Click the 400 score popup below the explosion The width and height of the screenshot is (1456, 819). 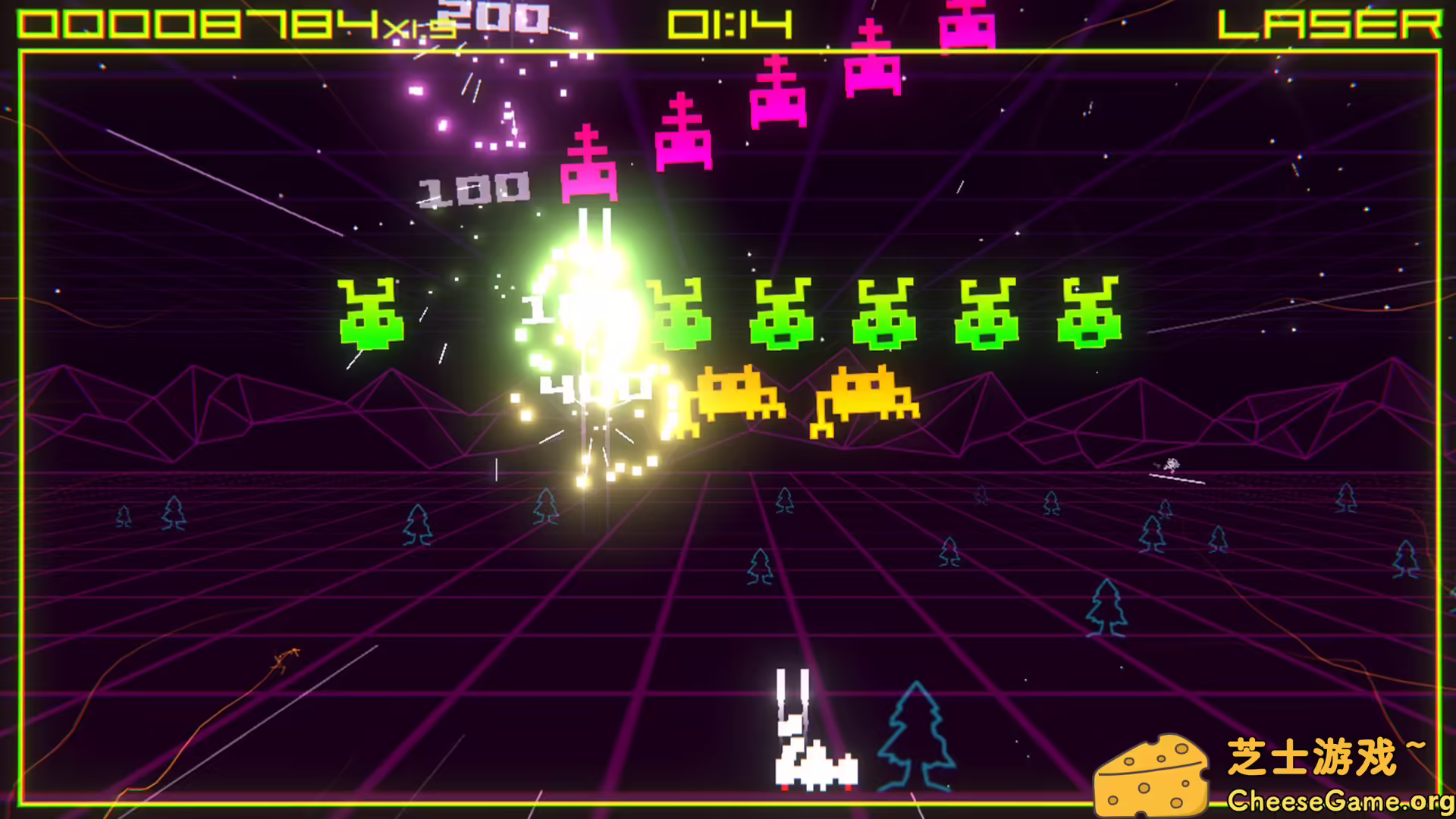point(595,387)
